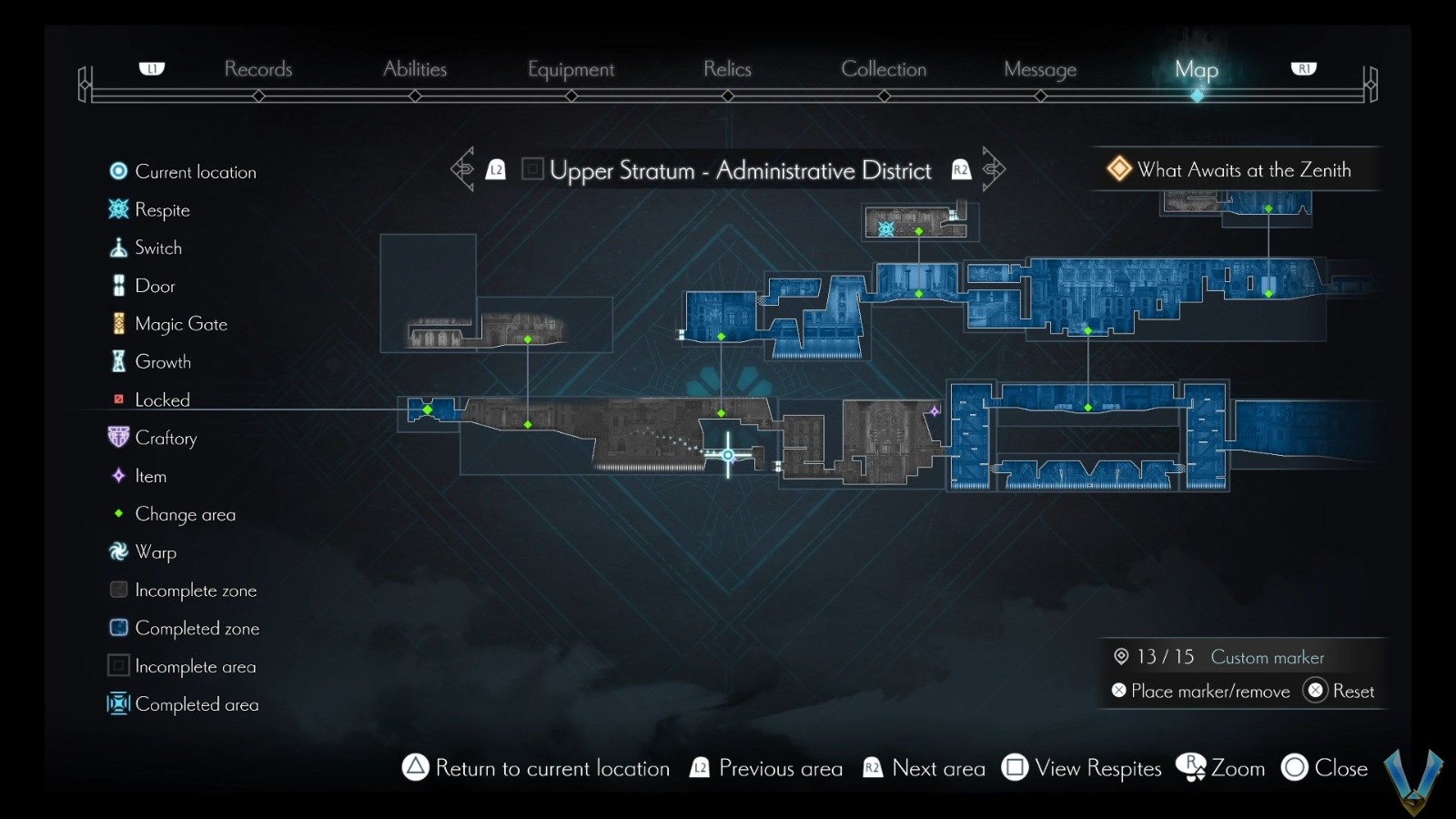This screenshot has height=819, width=1456.
Task: Select the Growth legend icon
Action: click(x=117, y=361)
